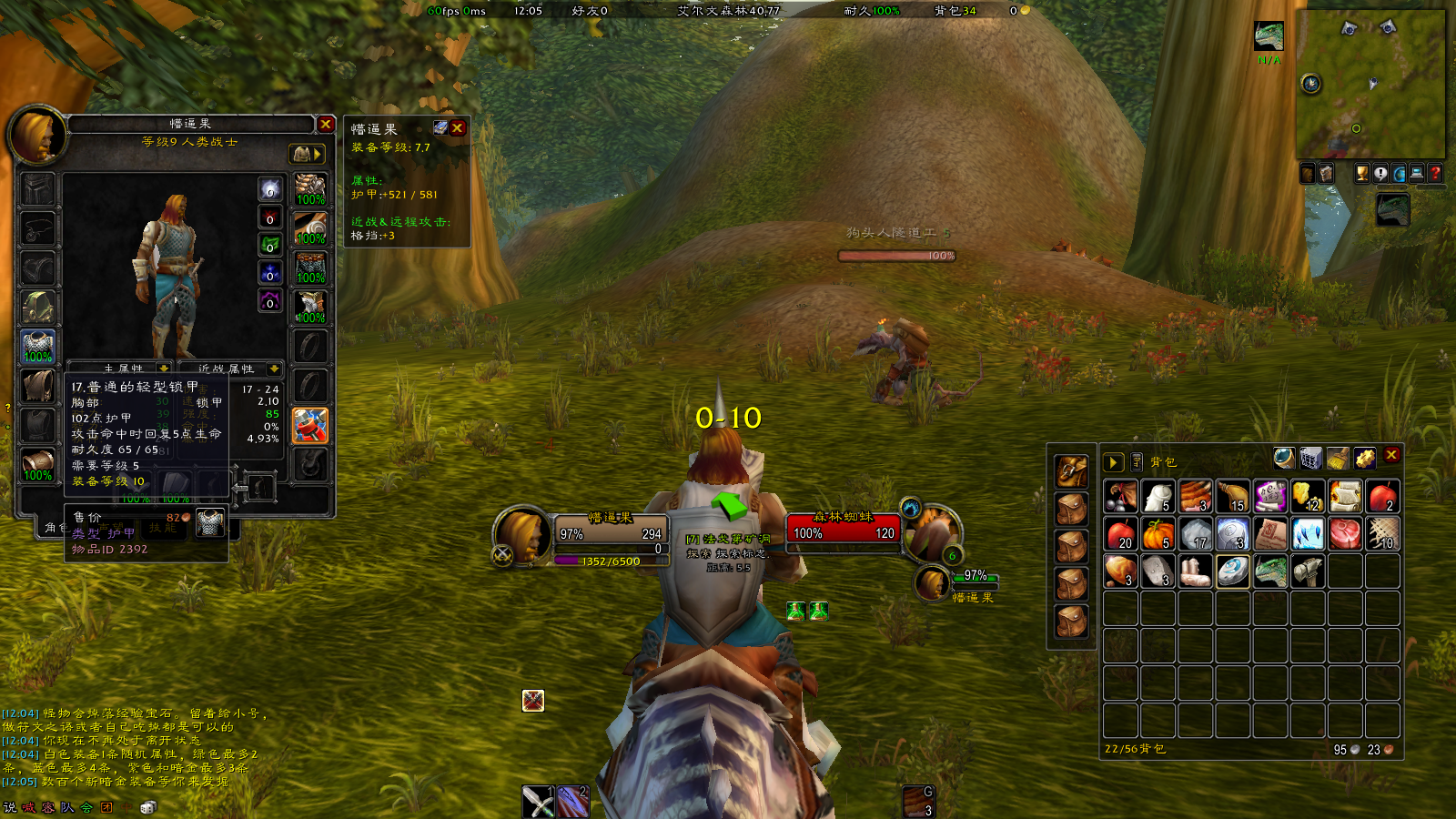Screen dimensions: 1456x819
Task: Click the orange pumpkin stack in bag
Action: tap(1158, 534)
